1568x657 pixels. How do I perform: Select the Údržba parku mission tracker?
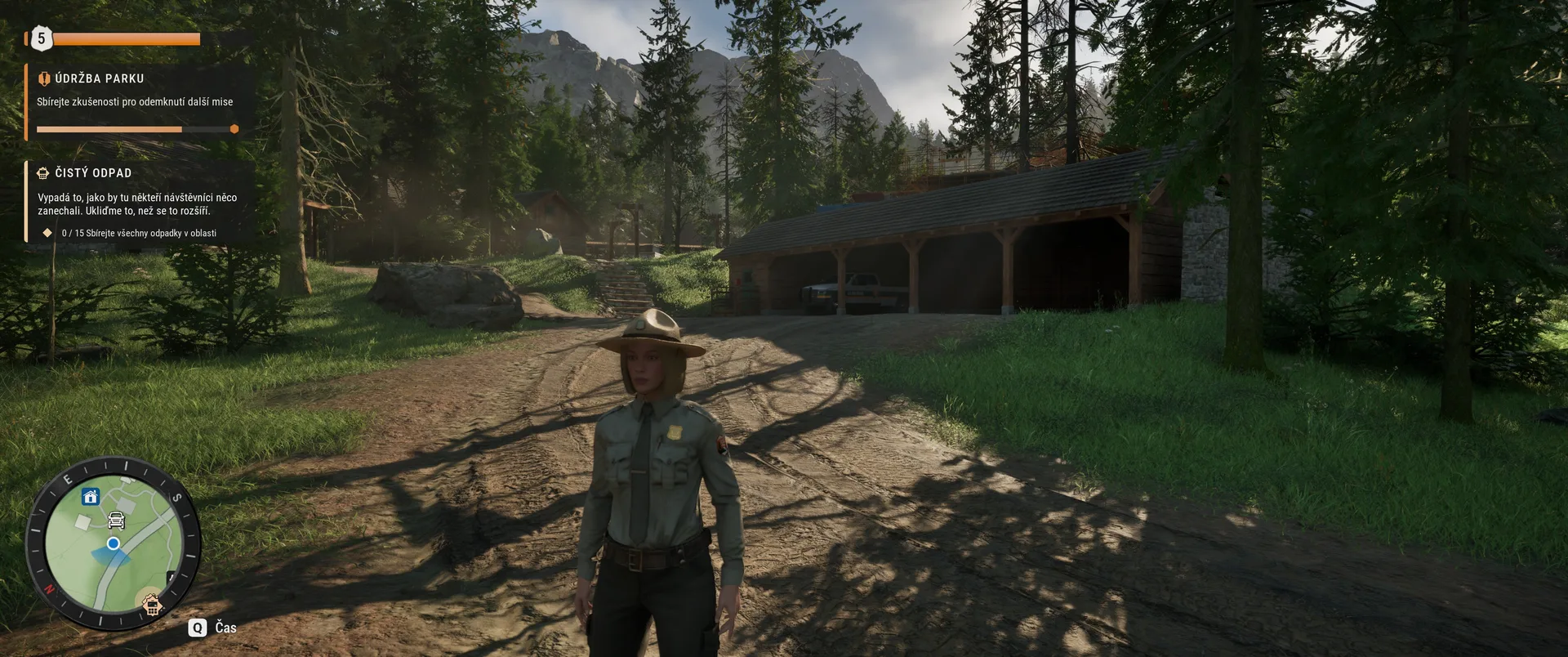point(135,101)
